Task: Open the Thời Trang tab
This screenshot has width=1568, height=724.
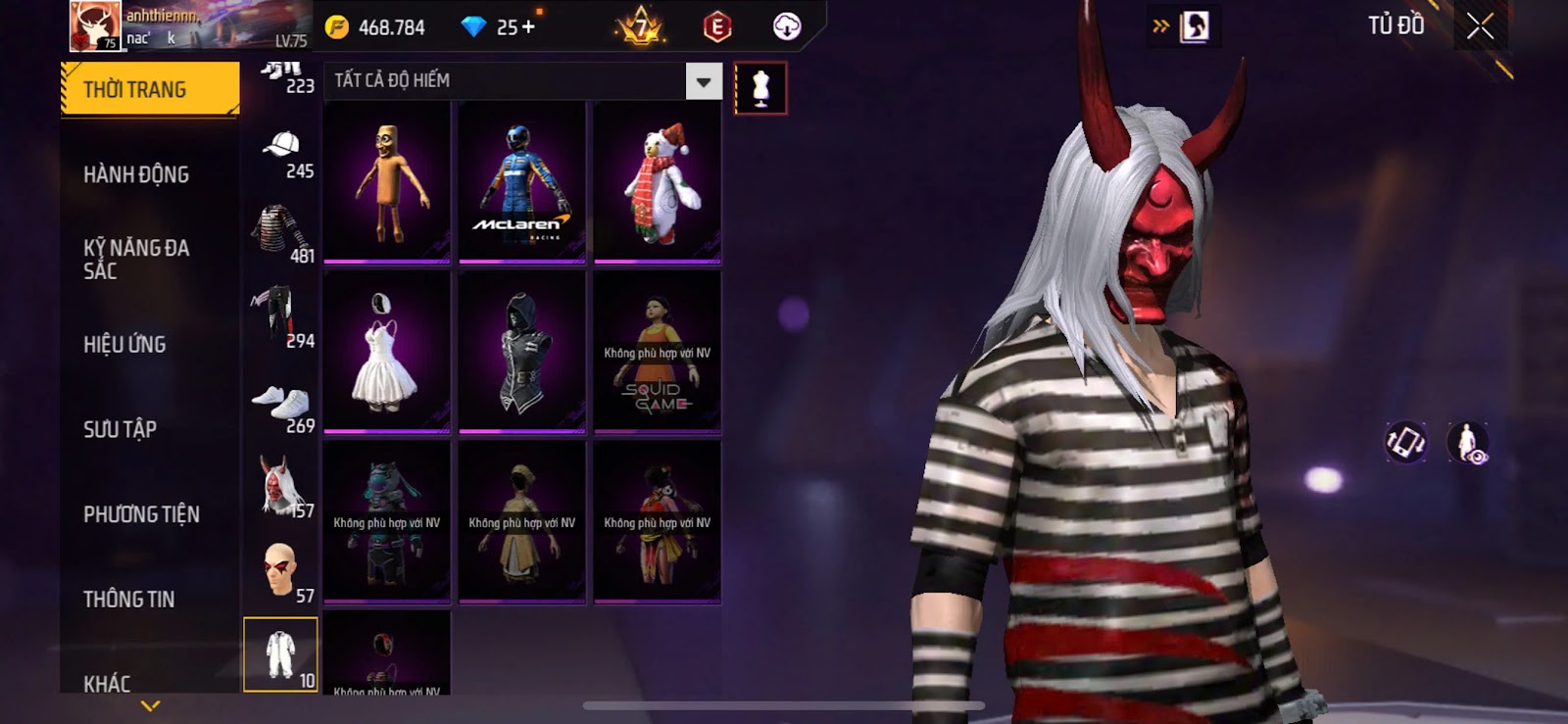Action: click(149, 89)
